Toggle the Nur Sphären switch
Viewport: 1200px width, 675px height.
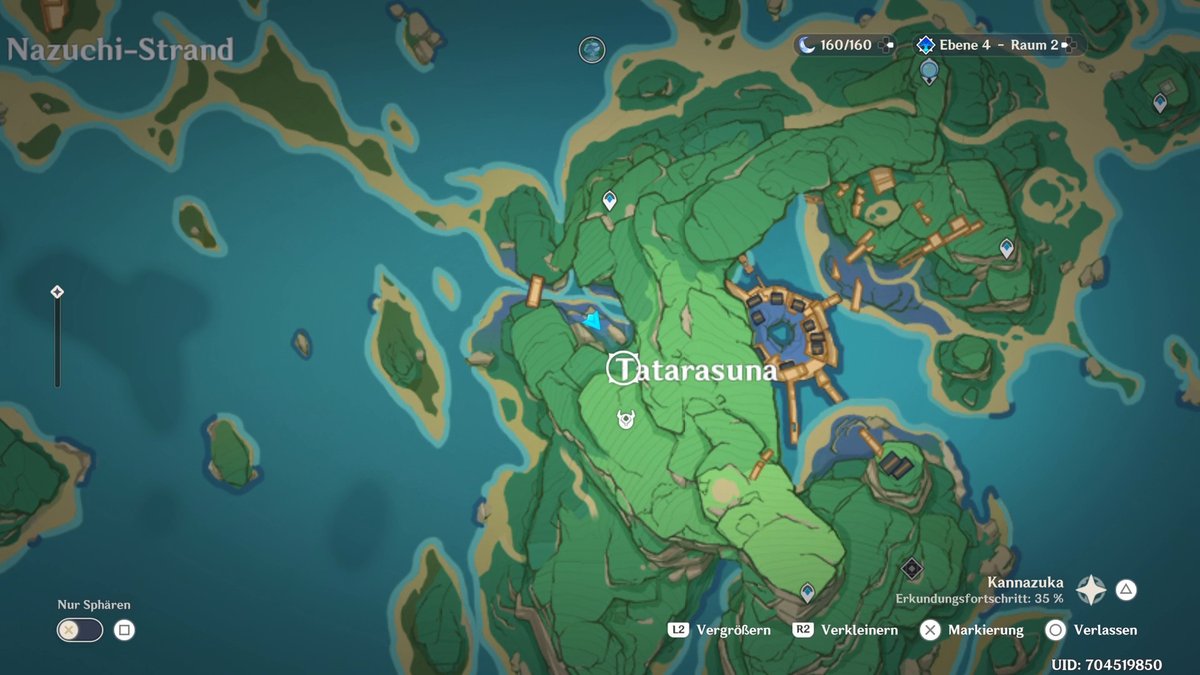tap(79, 630)
